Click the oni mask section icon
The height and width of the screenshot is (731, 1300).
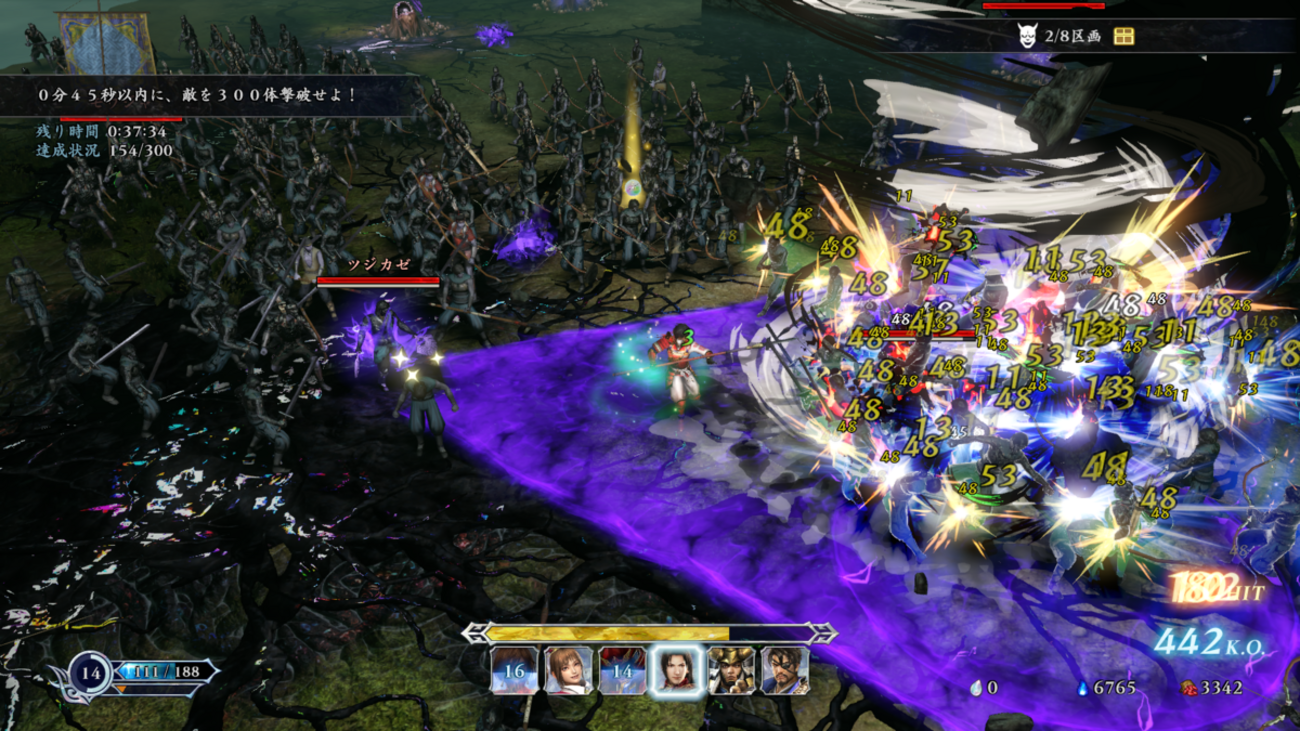[1025, 37]
